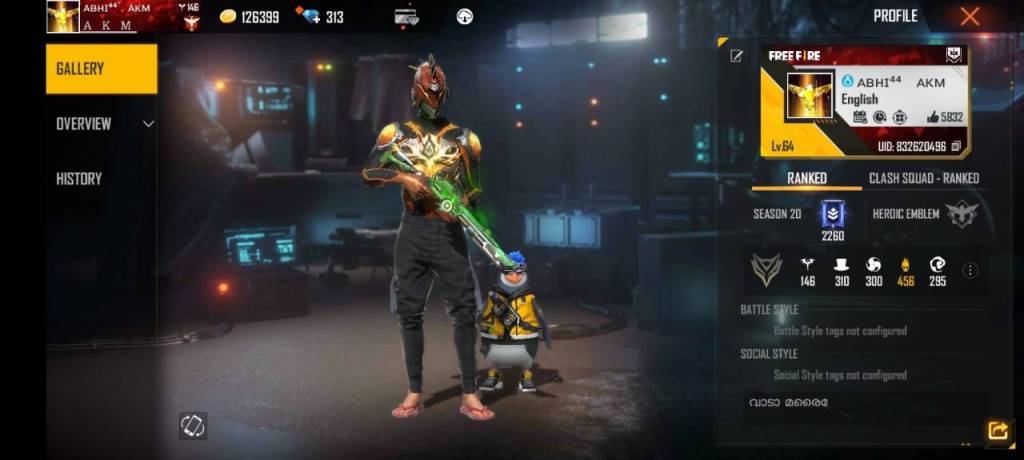Screen dimensions: 1024x460
Task: Add diamonds via the diamond counter
Action: coord(321,17)
